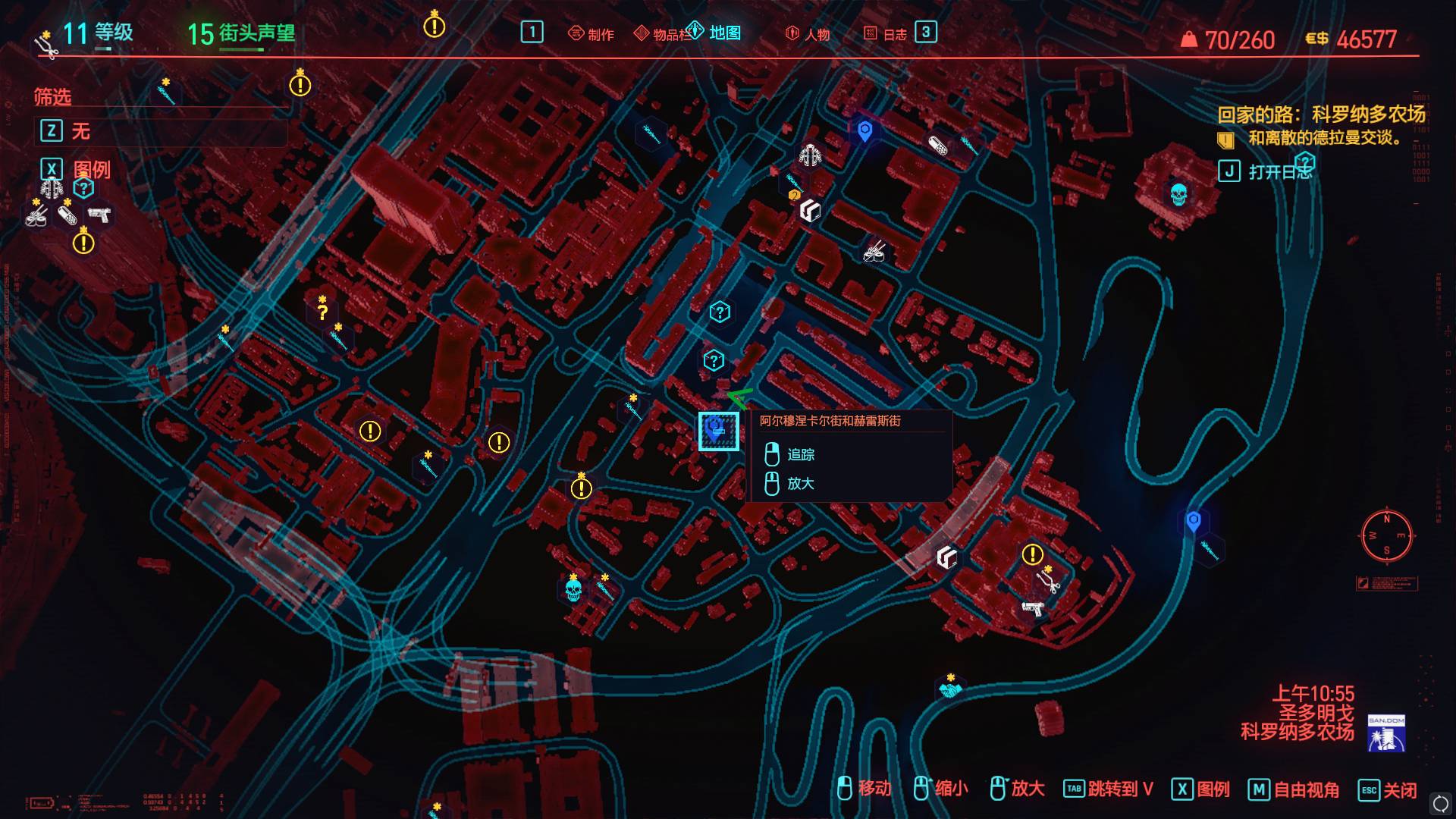
Task: Click the compass rose on the right edge
Action: pos(1386,535)
